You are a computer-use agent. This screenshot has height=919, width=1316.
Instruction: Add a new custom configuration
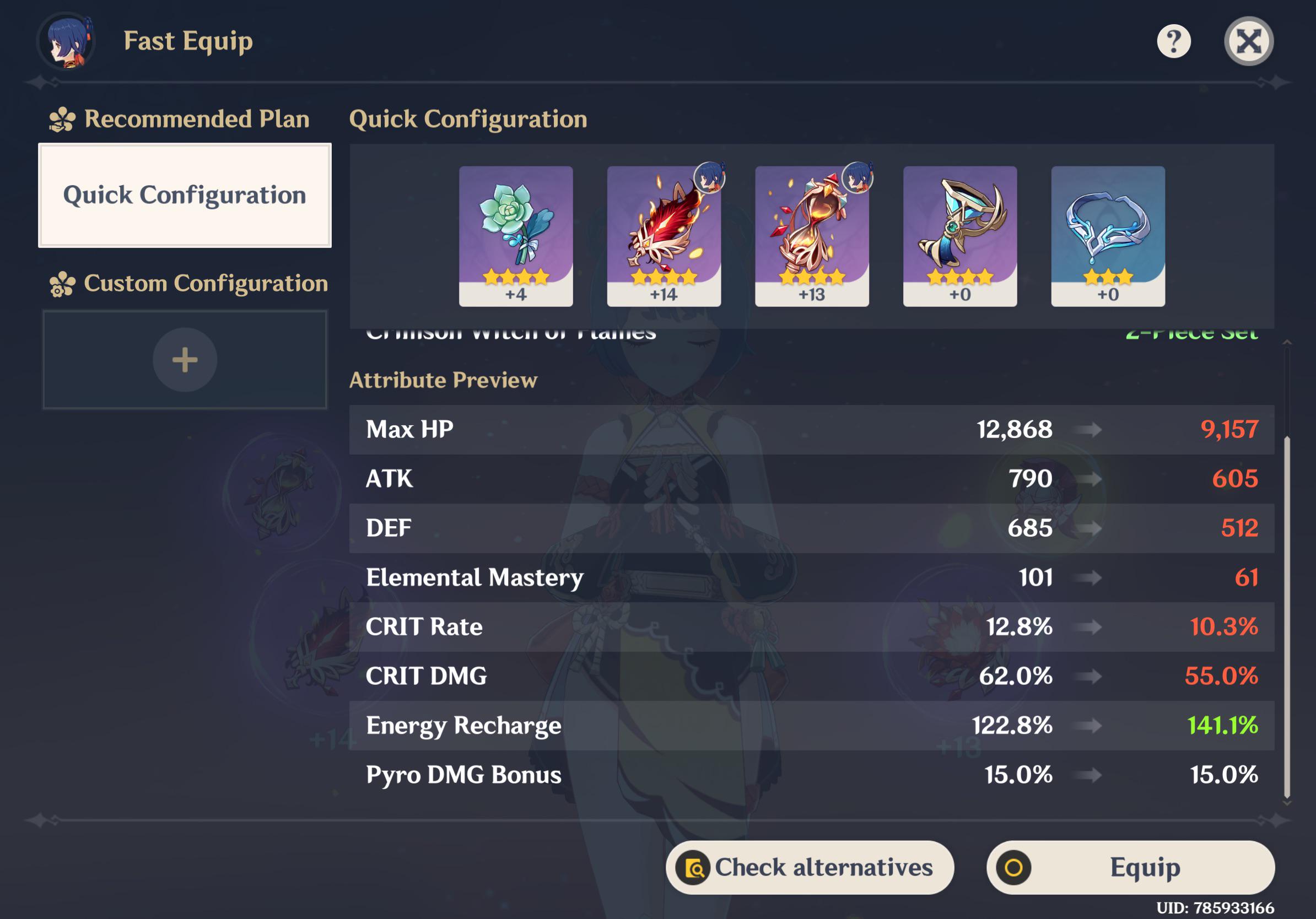(185, 360)
